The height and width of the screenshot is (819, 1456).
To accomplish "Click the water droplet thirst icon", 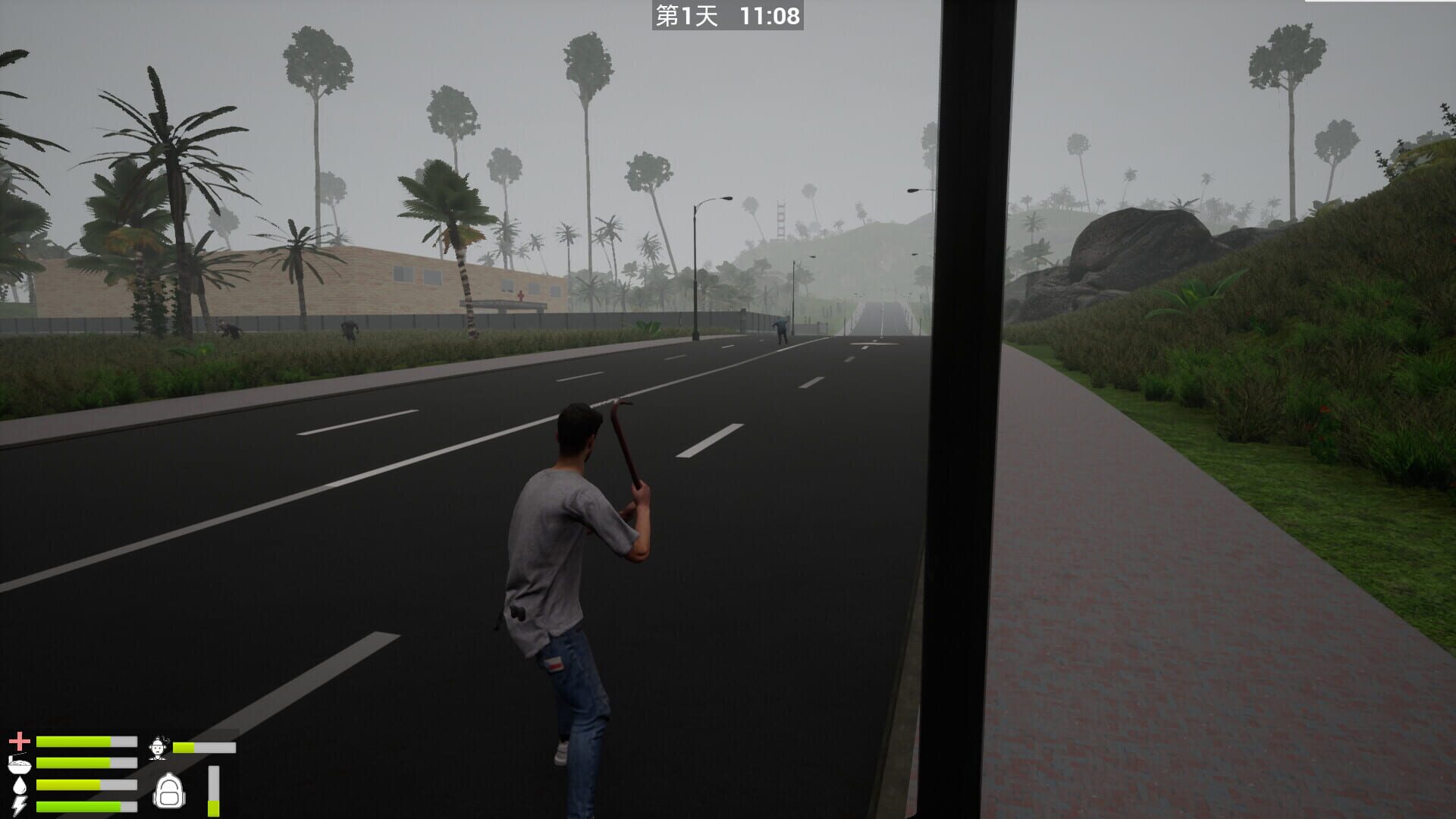I will (19, 785).
